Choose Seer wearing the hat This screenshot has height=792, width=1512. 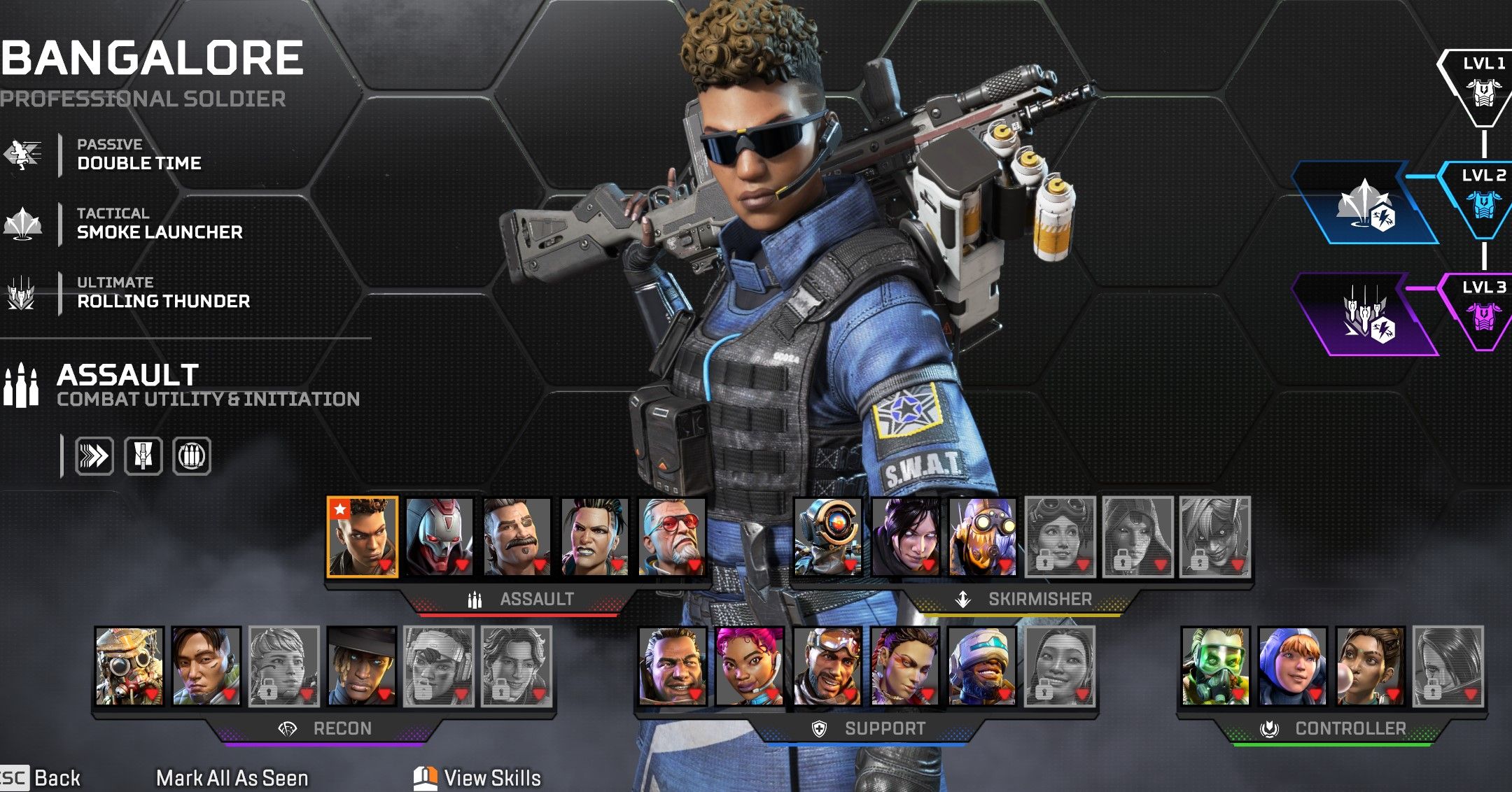pyautogui.click(x=362, y=666)
